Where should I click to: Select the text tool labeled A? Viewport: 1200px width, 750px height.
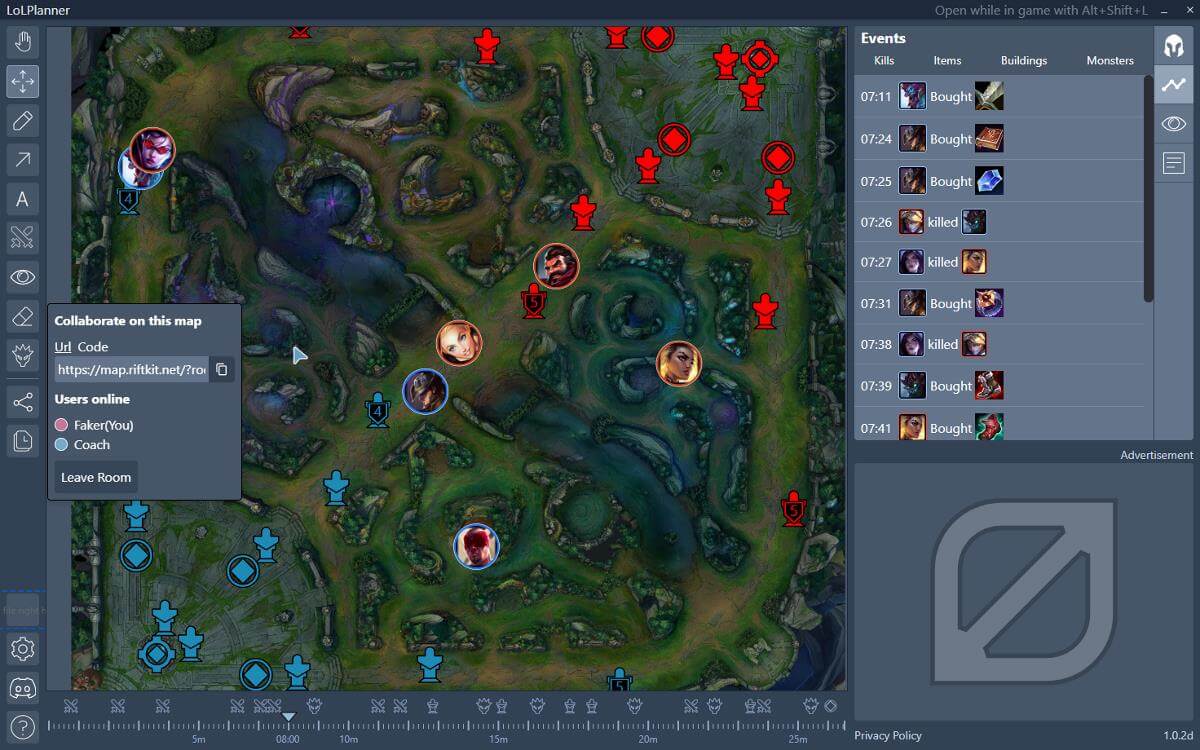[23, 199]
